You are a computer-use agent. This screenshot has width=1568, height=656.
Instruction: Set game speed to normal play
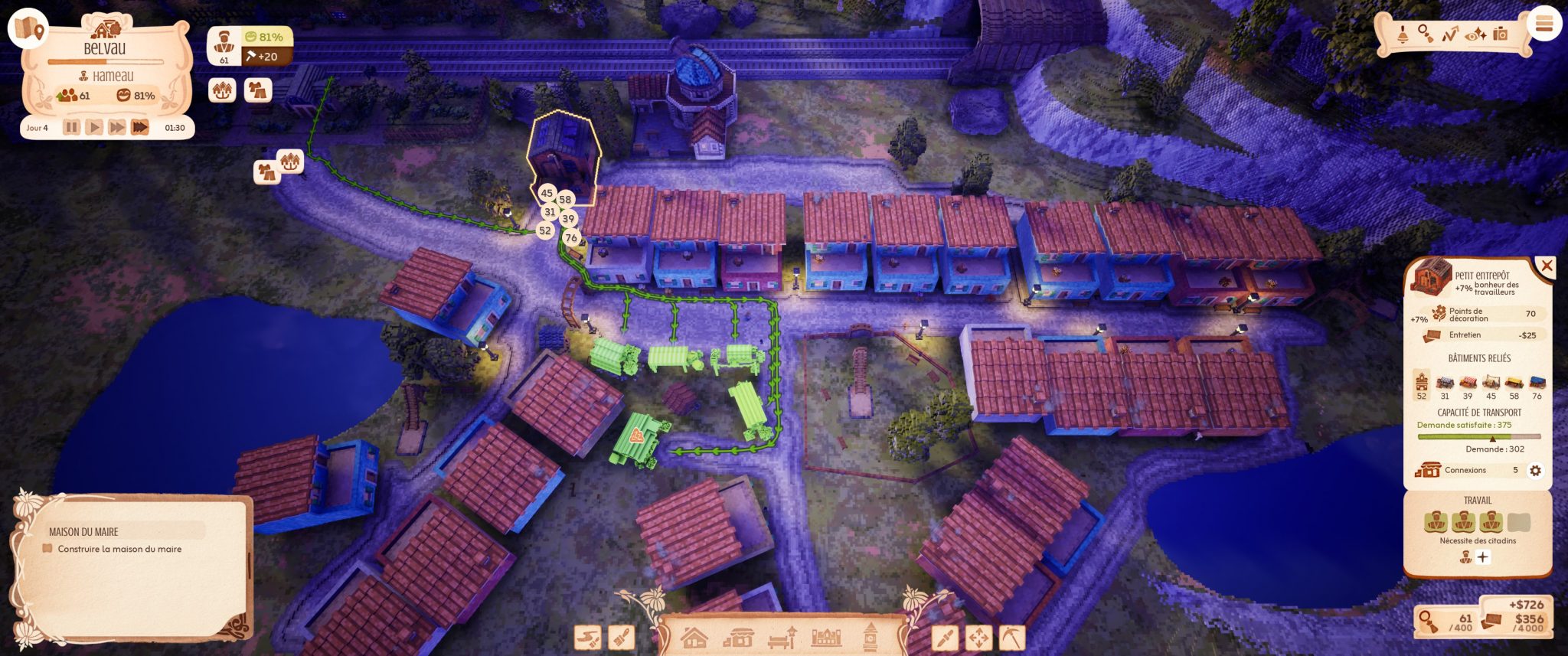click(94, 127)
